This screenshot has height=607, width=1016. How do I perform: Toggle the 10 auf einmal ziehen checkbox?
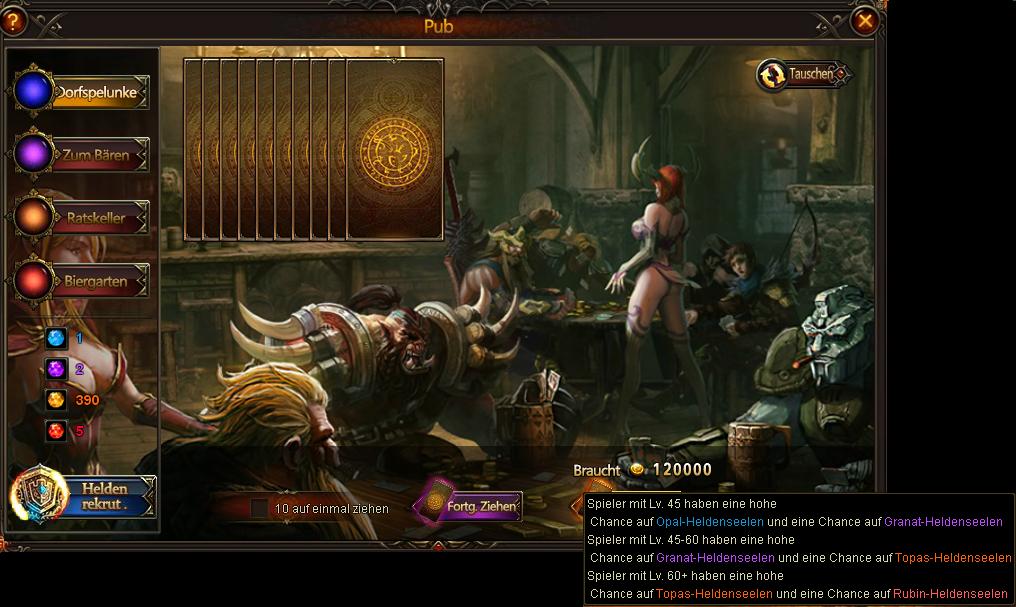259,508
